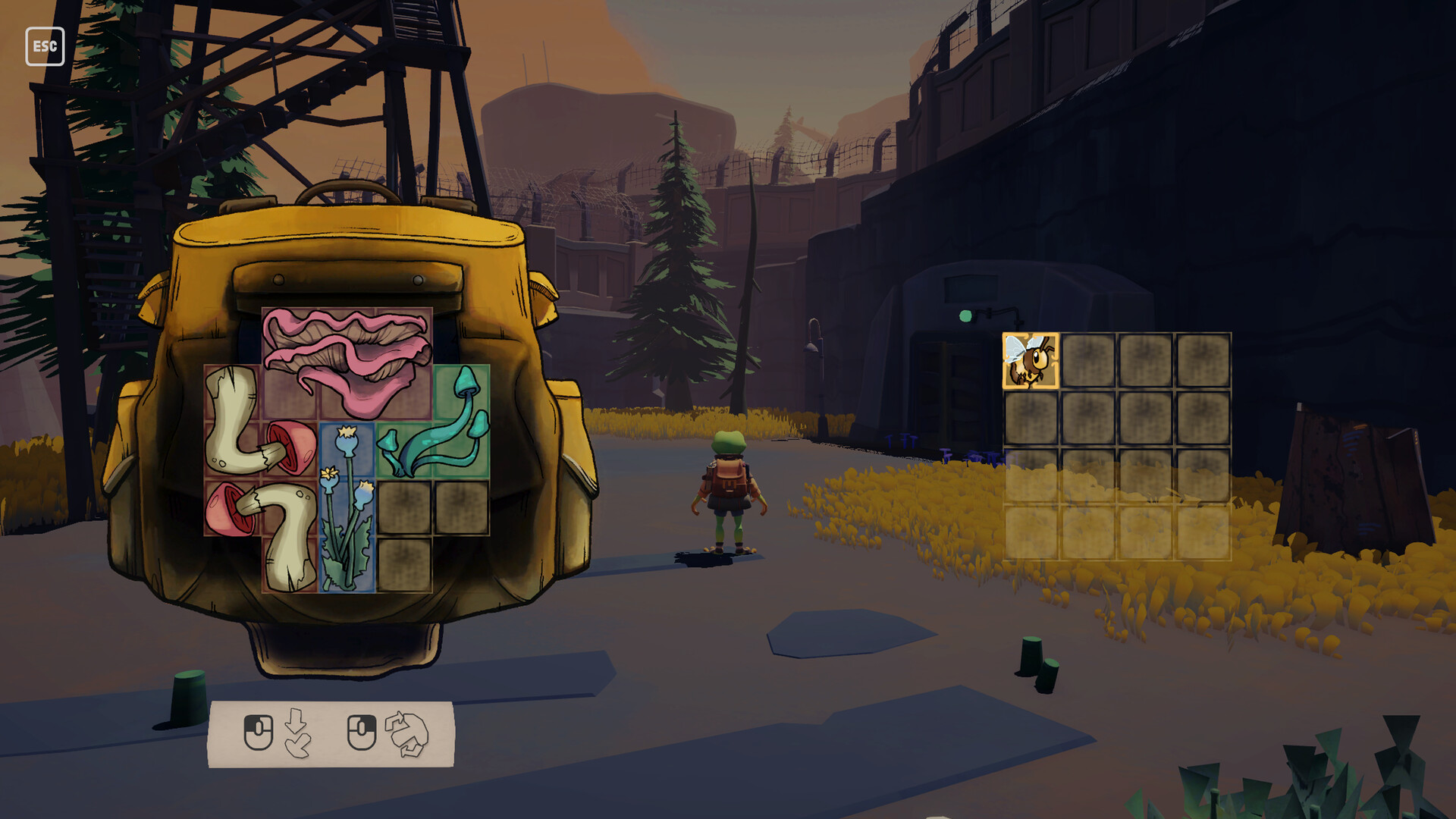The width and height of the screenshot is (1456, 819).
Task: Select the blue flower plant item
Action: 347,508
